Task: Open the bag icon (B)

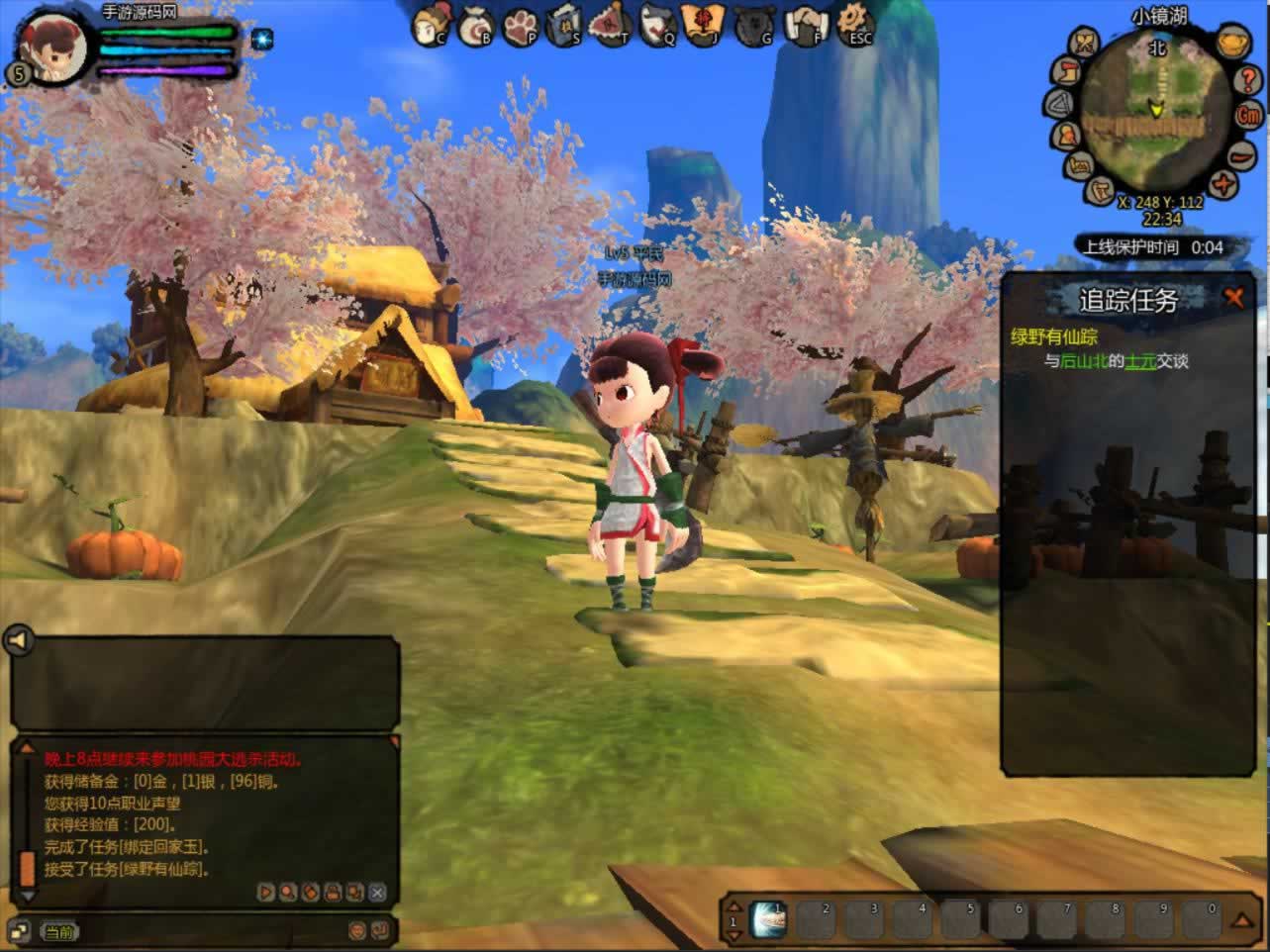Action: pos(477,26)
